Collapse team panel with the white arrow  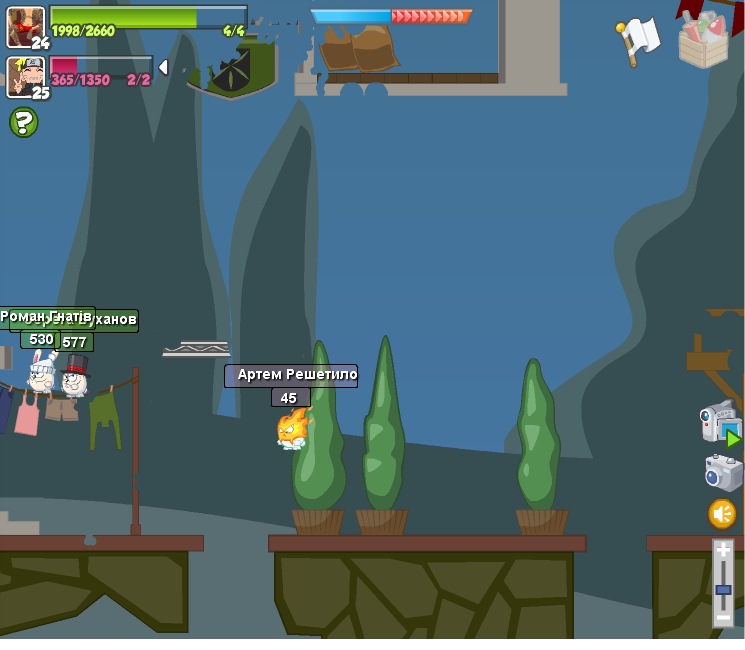163,68
